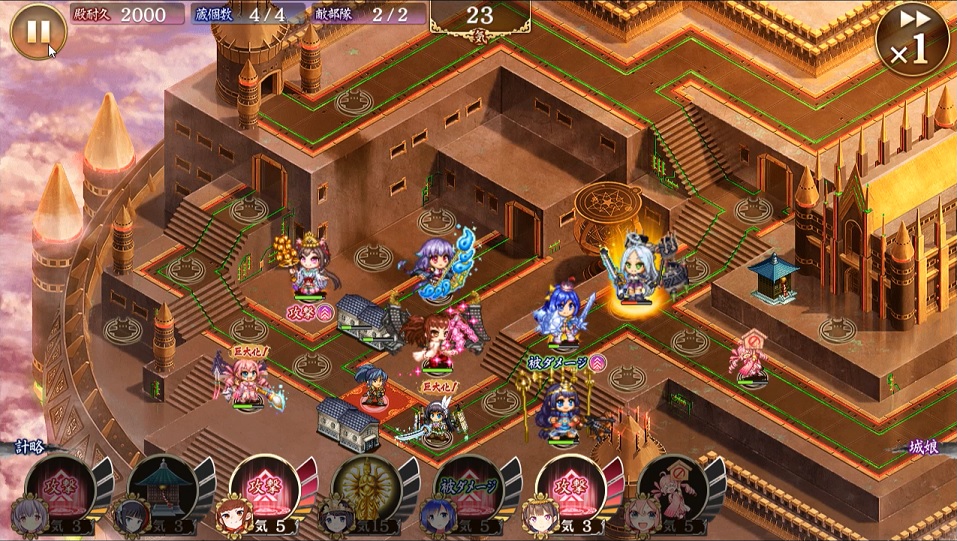This screenshot has height=541, width=957.
Task: Choose the pink doll stratagem icon
Action: coord(672,491)
